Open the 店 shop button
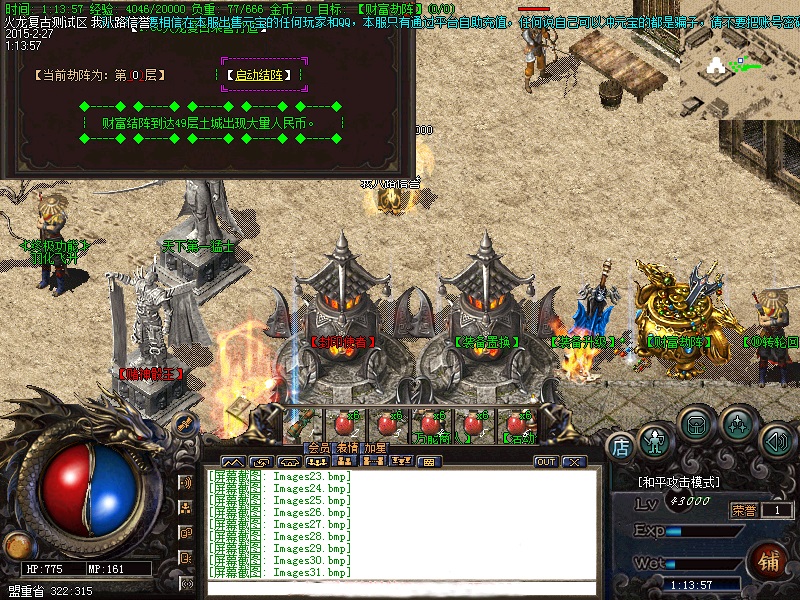The width and height of the screenshot is (800, 600). tap(620, 446)
